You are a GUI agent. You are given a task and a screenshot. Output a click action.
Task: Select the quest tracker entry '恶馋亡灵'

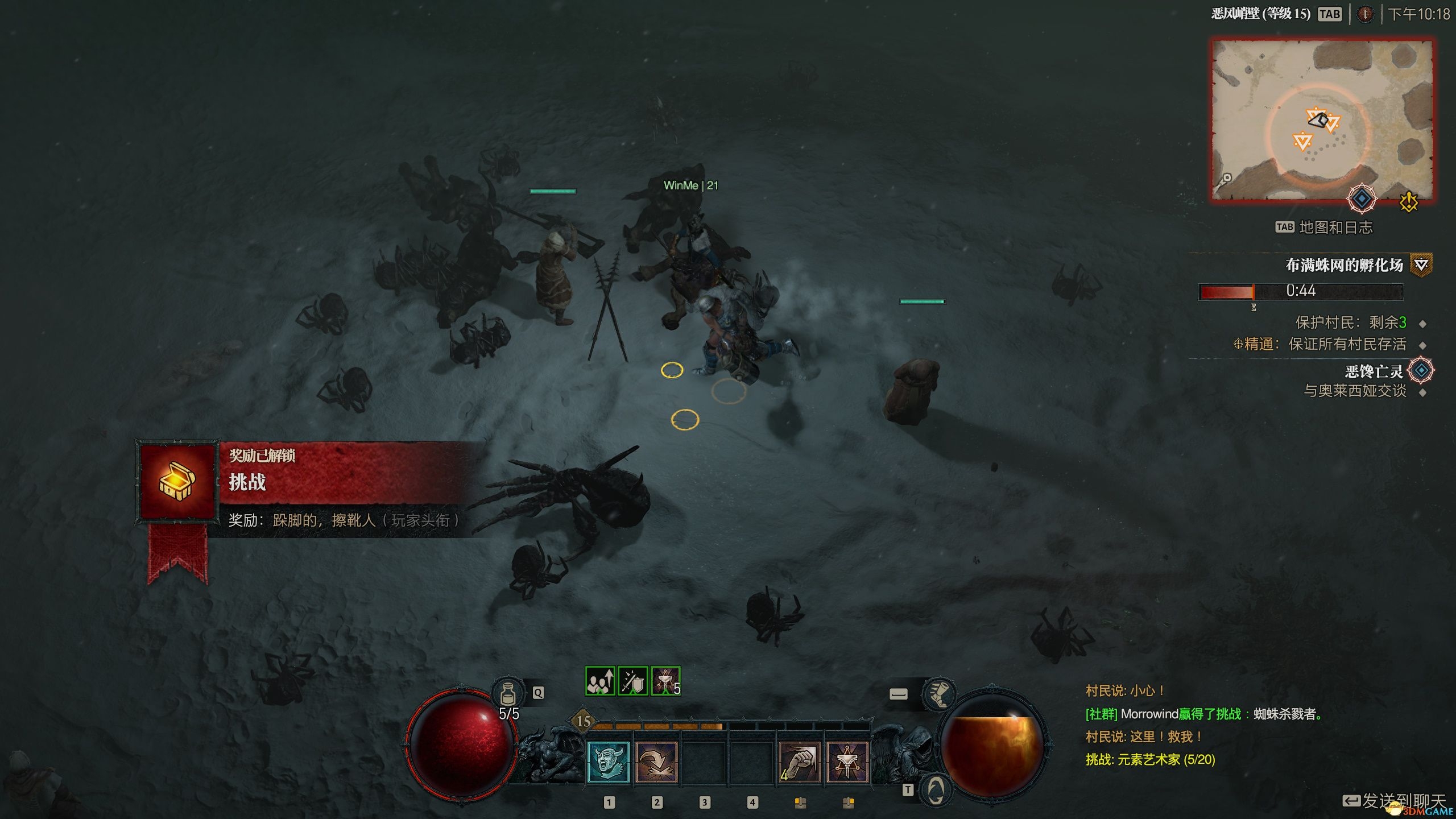pos(1374,371)
